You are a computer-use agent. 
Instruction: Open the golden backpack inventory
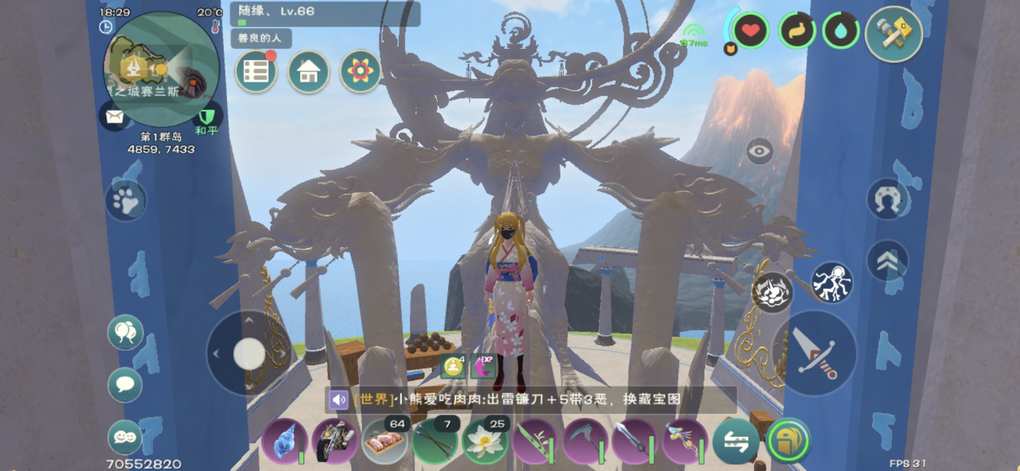pos(788,440)
